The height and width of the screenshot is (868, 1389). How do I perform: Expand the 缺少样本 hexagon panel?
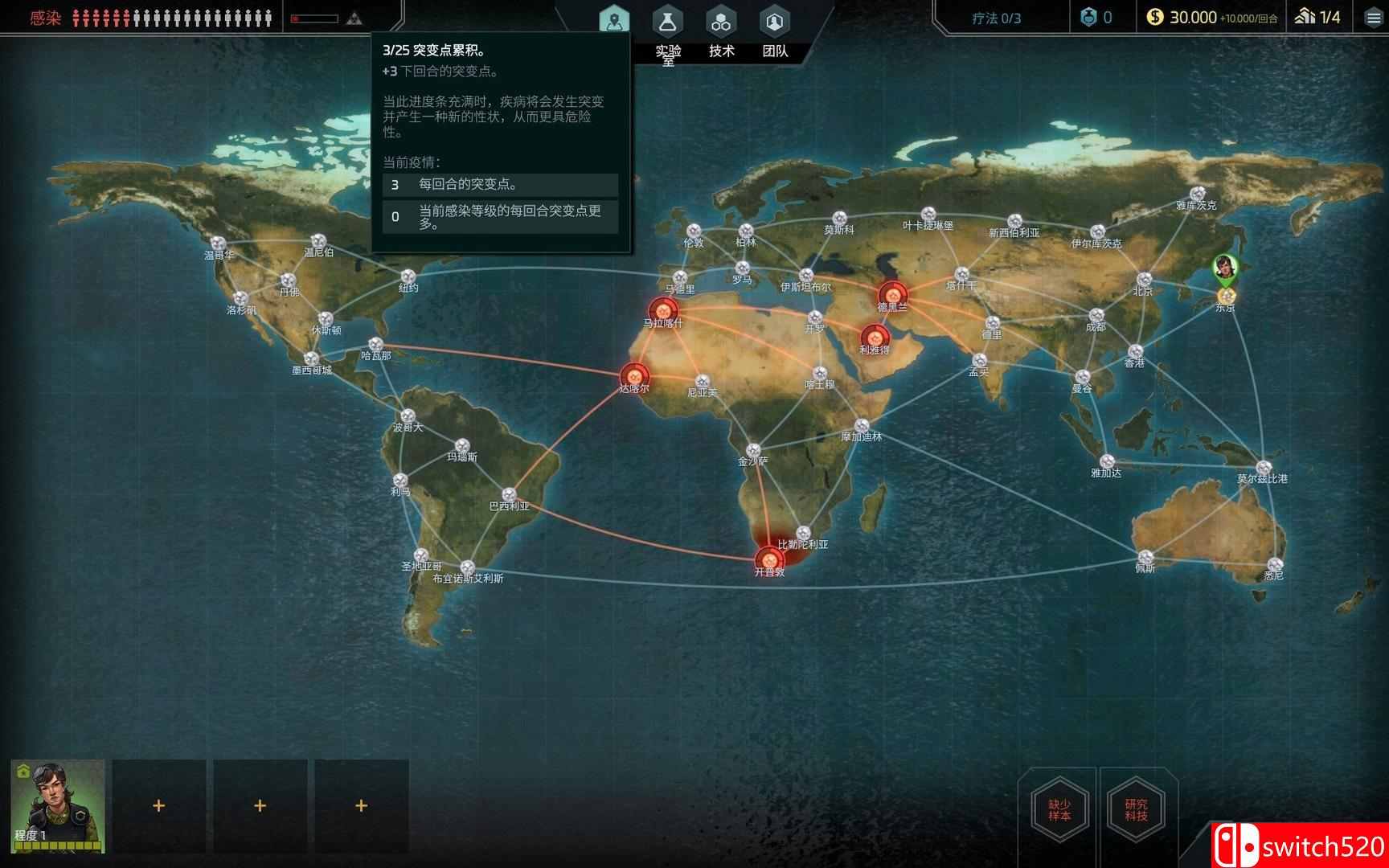[x=1059, y=809]
